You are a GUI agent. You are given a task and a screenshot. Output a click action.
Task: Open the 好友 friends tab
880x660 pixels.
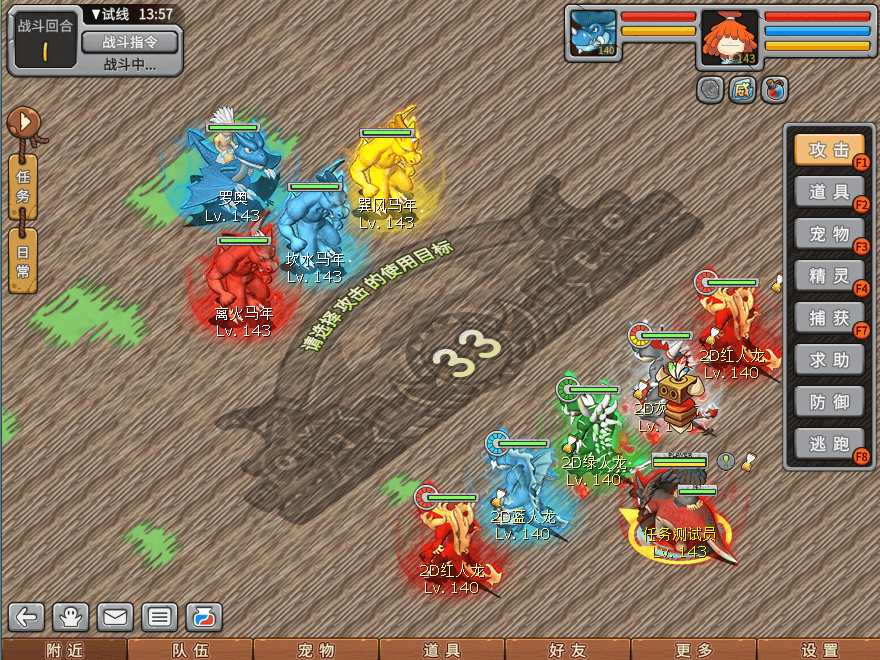(x=567, y=650)
